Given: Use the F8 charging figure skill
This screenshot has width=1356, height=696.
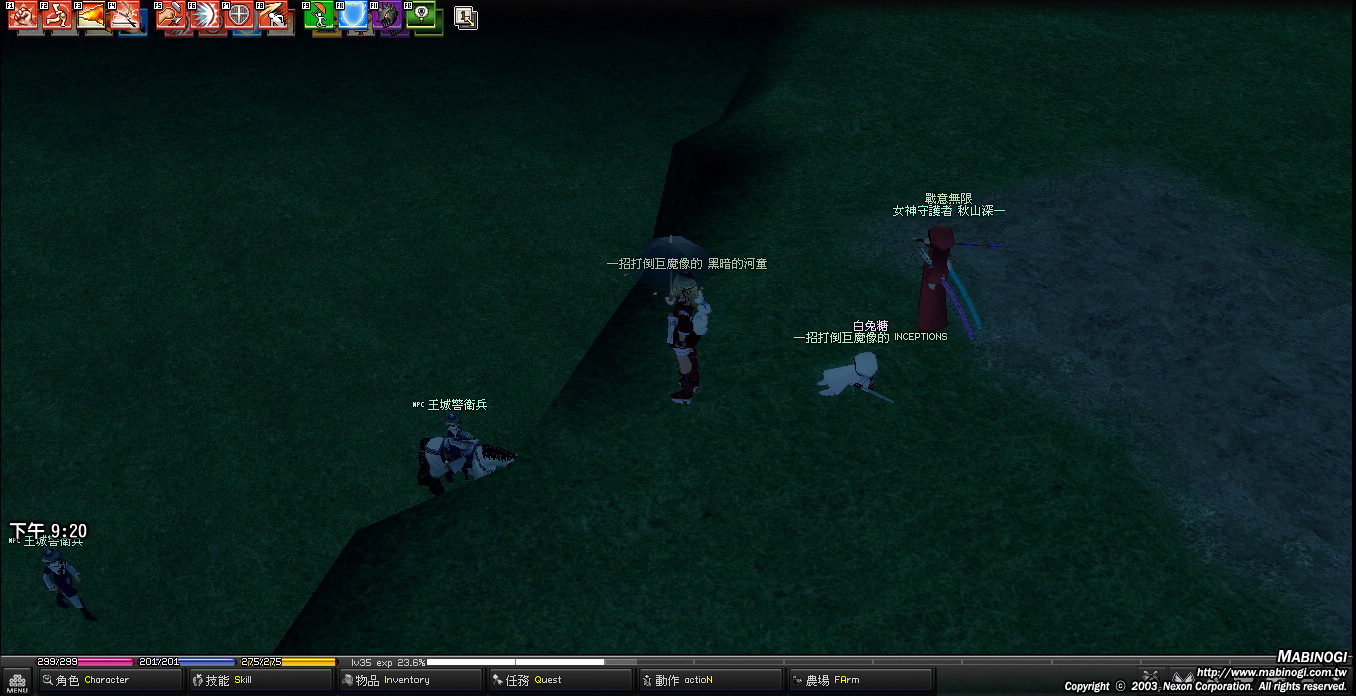Looking at the screenshot, I should coord(273,16).
